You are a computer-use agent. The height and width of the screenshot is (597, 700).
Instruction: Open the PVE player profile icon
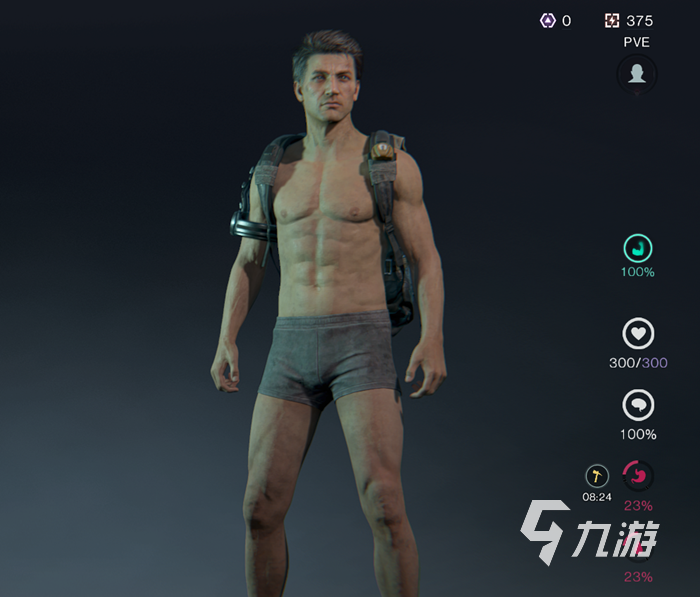(637, 73)
